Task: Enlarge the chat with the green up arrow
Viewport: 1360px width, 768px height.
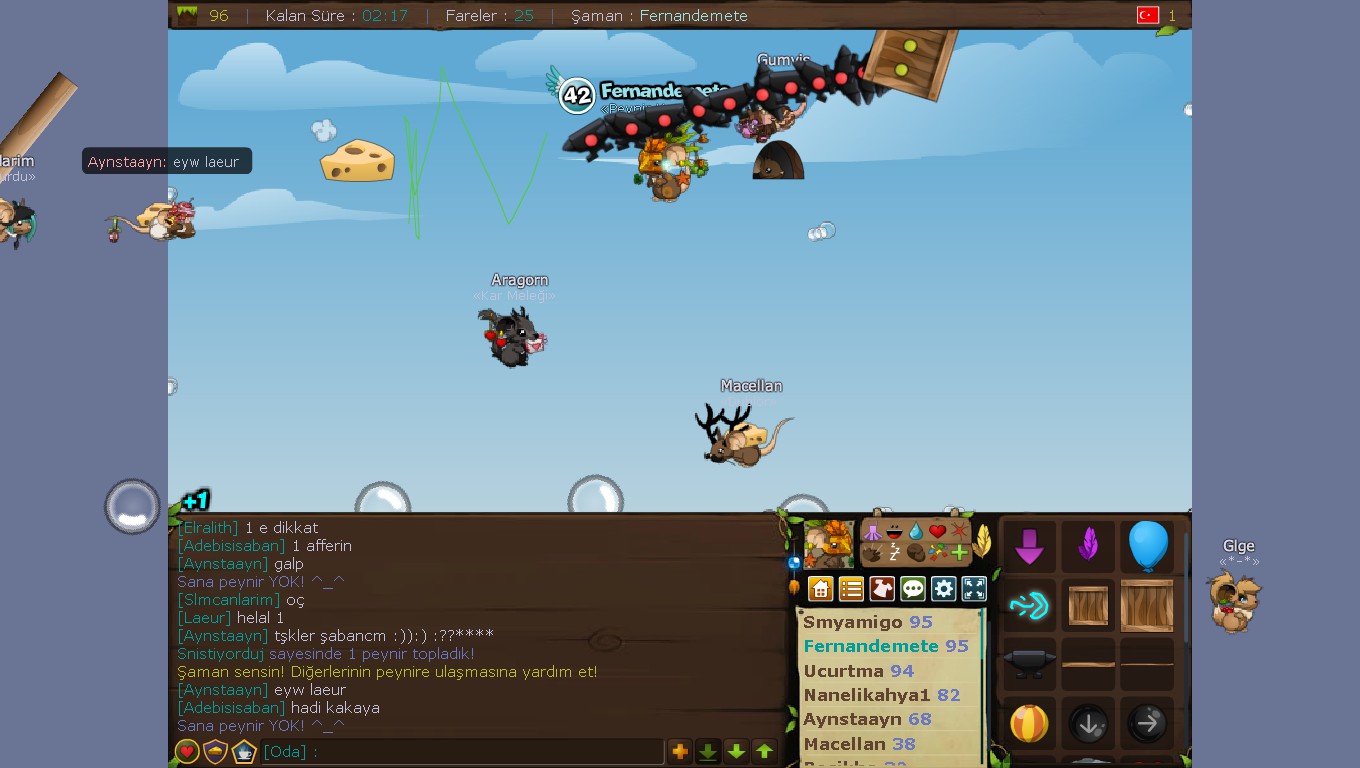Action: pos(765,751)
